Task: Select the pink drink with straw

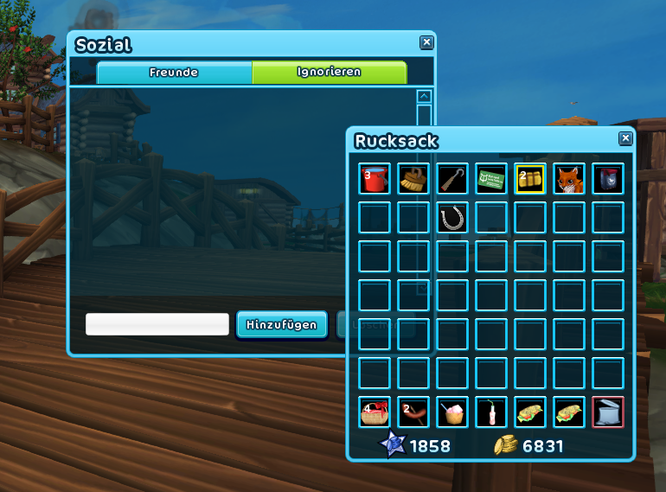Action: tap(491, 411)
